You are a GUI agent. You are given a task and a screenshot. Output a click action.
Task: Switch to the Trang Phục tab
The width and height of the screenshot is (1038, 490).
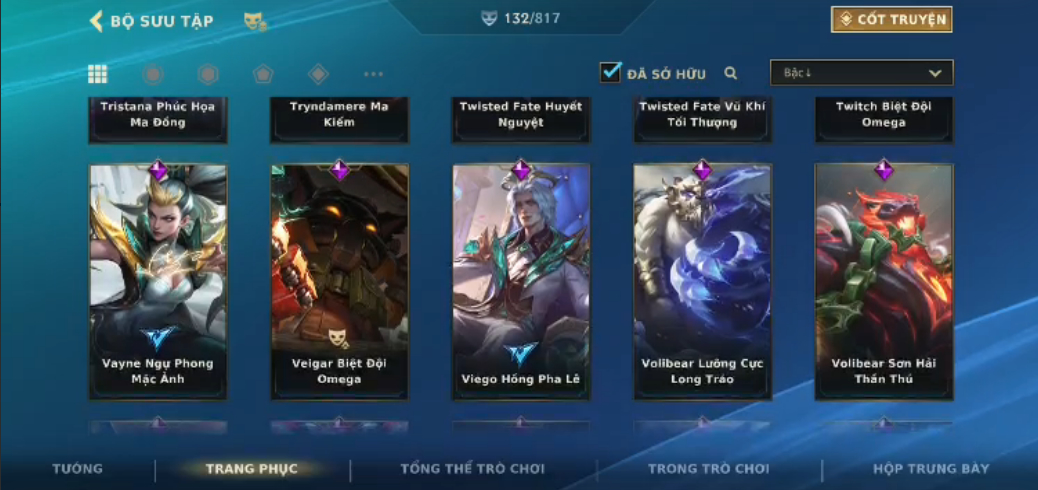coord(252,469)
